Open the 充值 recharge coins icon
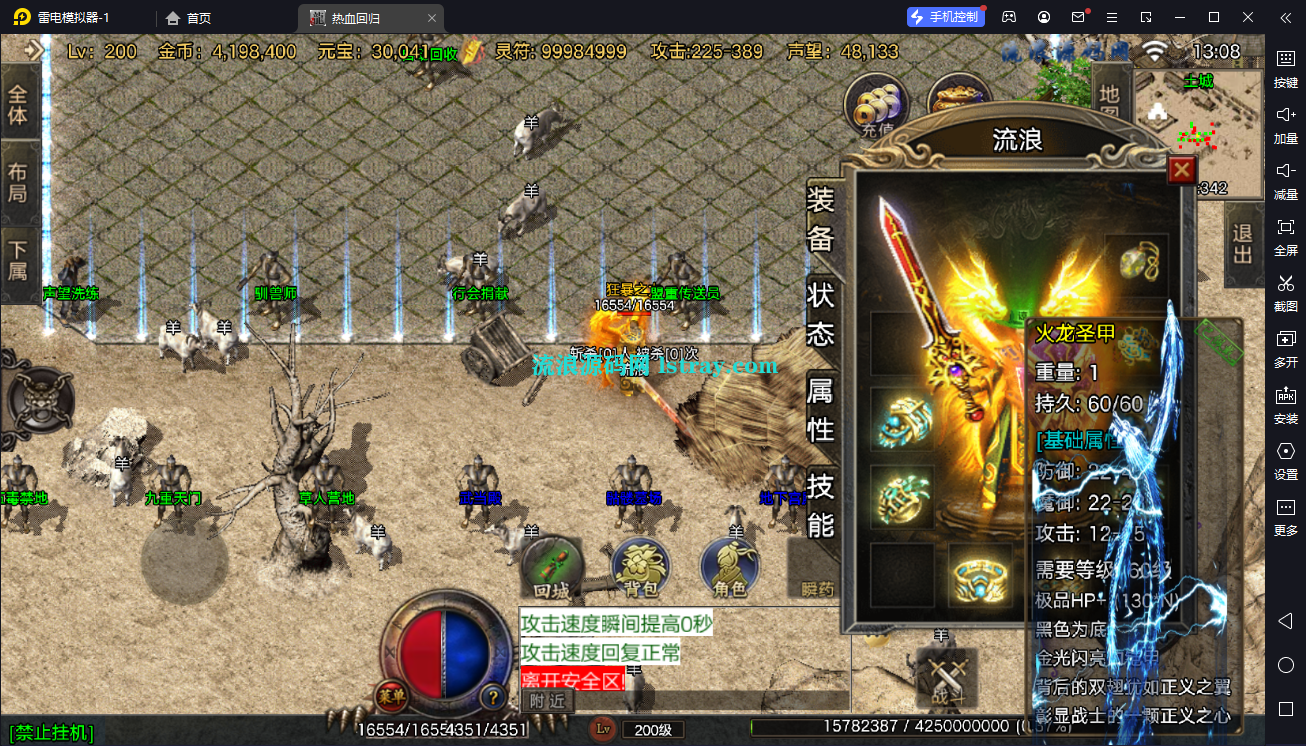Screen dimensions: 1306x746 pyautogui.click(x=877, y=104)
